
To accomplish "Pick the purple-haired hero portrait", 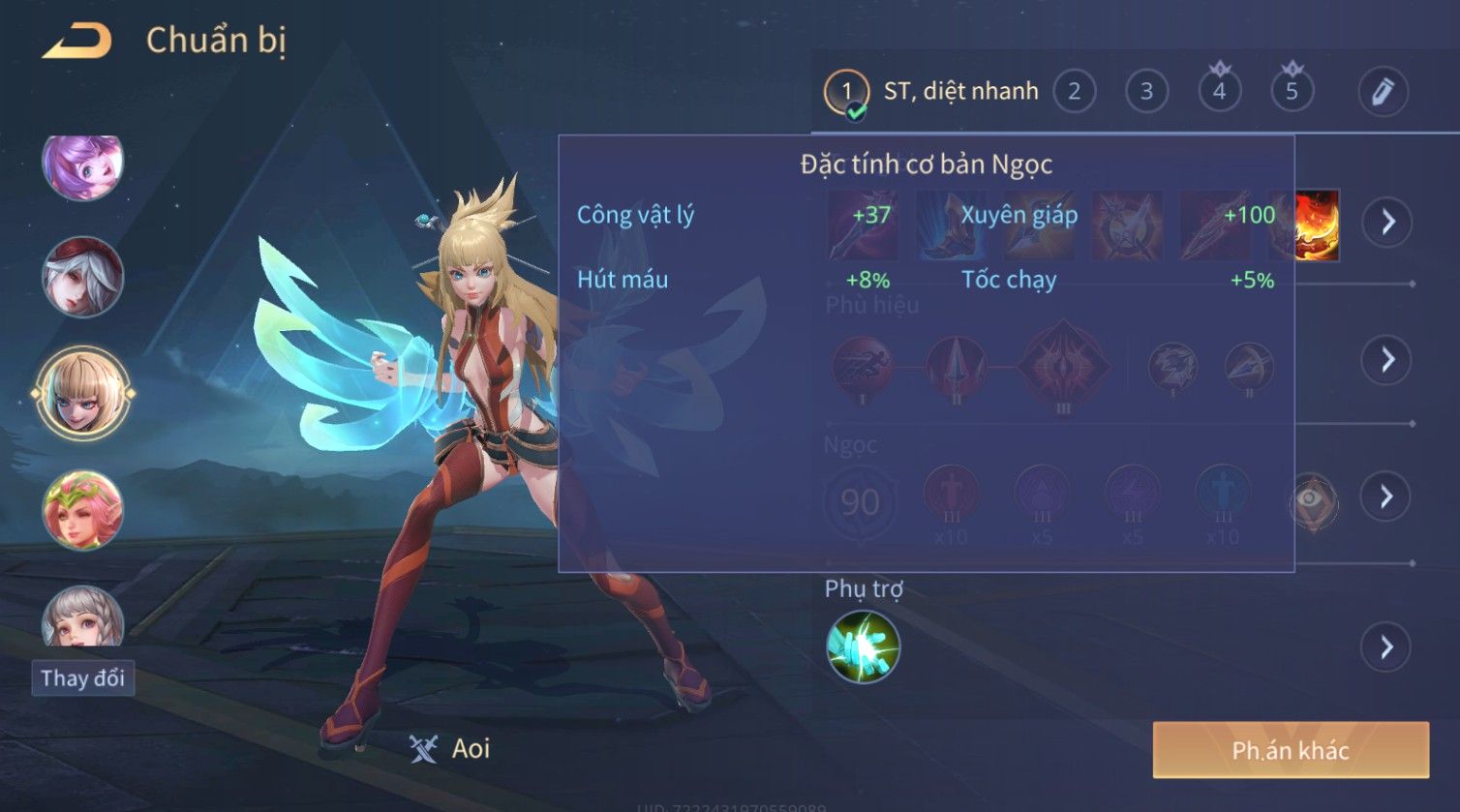I will tap(83, 165).
